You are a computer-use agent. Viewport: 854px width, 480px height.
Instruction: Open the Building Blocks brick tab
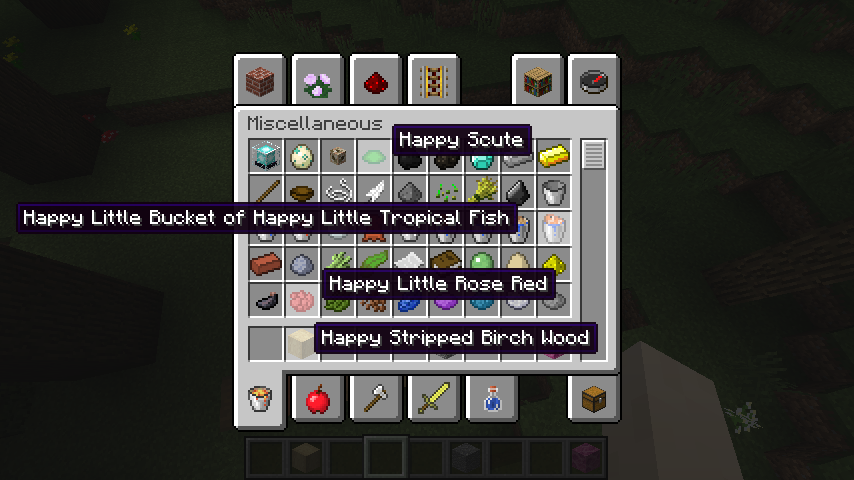[x=260, y=80]
